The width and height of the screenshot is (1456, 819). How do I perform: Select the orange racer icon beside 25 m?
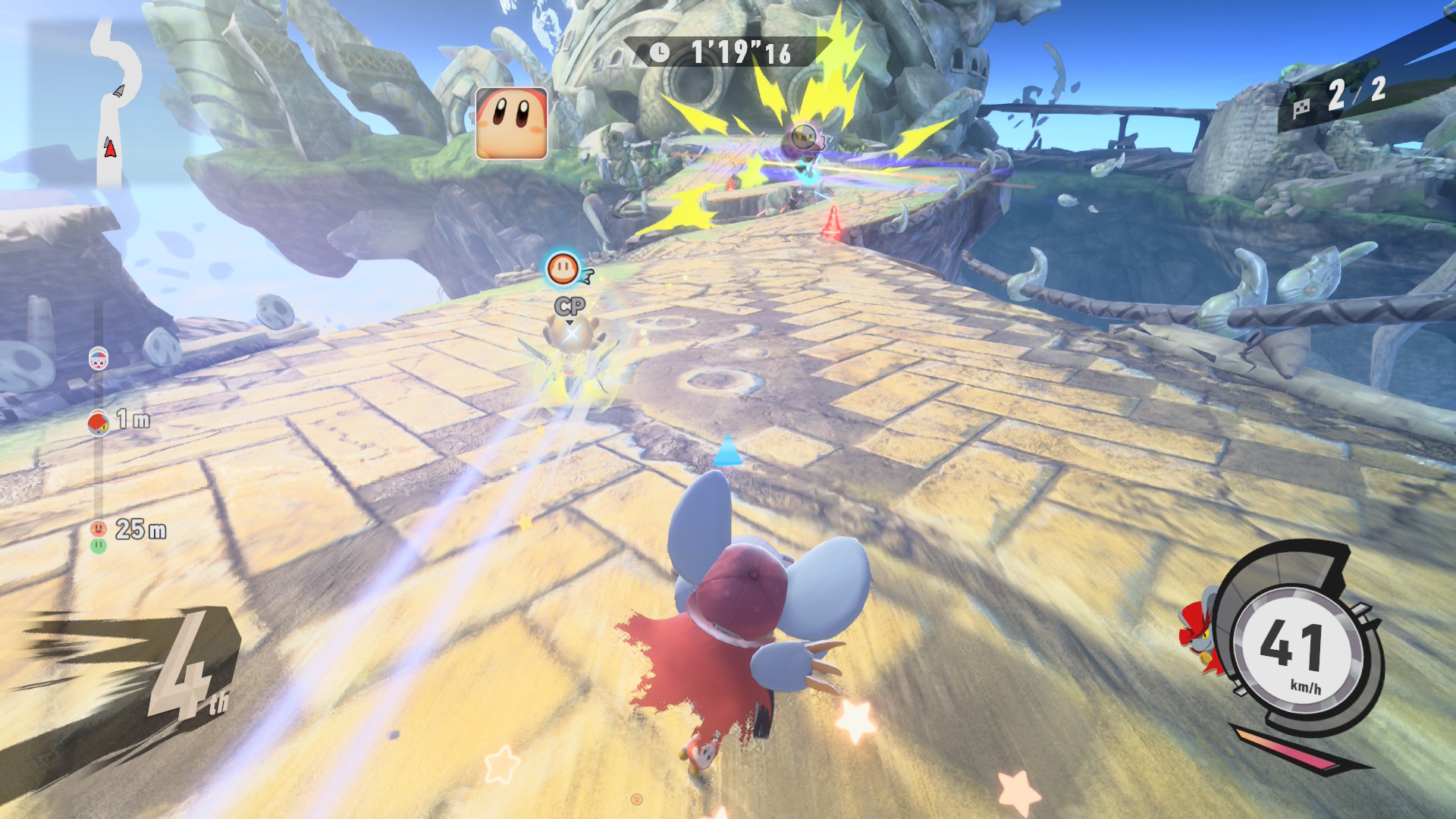pyautogui.click(x=99, y=528)
